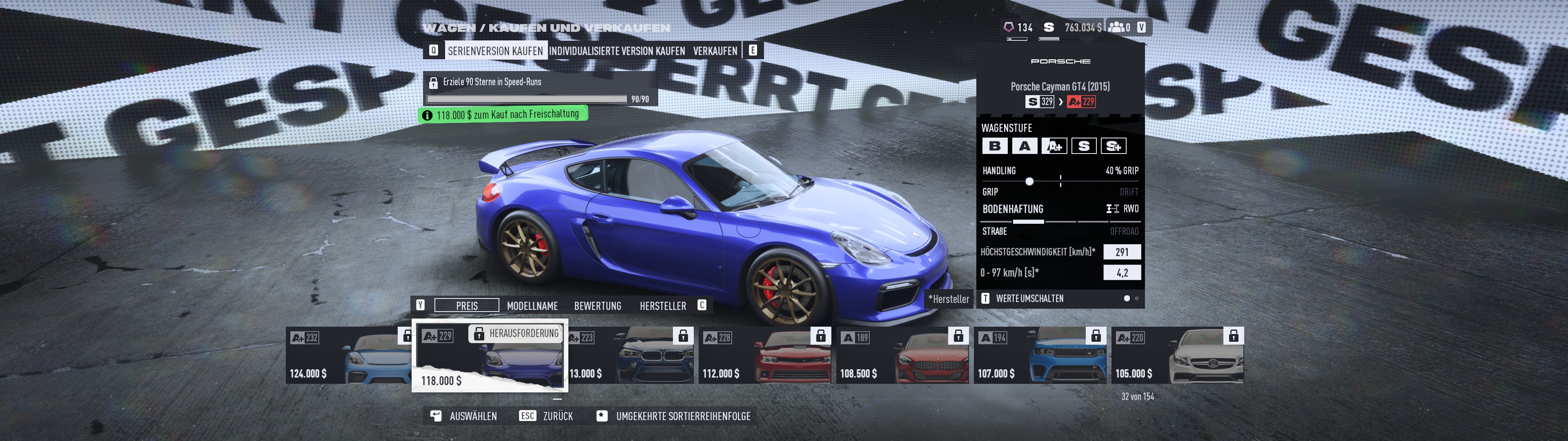1568x441 pixels.
Task: Choose the 112.000 $ red car tile
Action: click(764, 356)
